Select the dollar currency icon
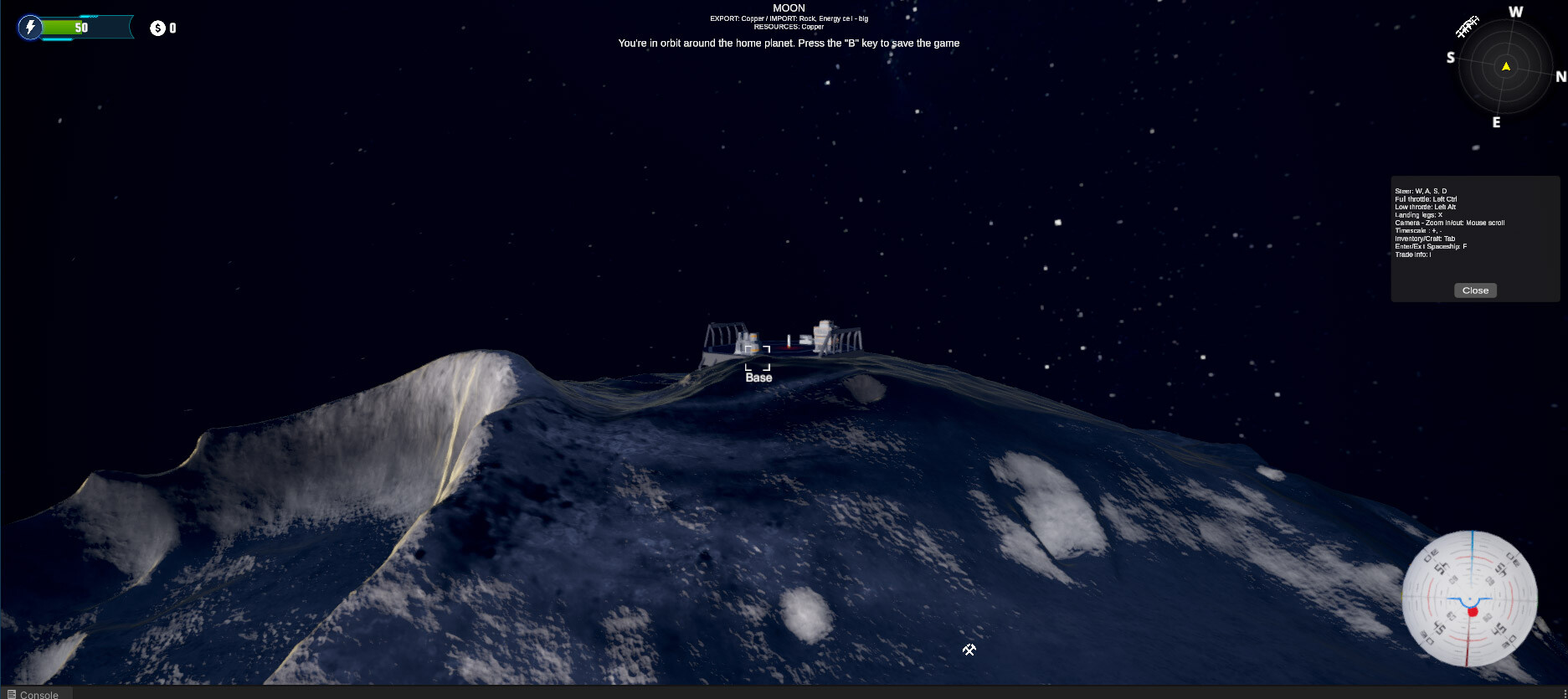 [156, 28]
